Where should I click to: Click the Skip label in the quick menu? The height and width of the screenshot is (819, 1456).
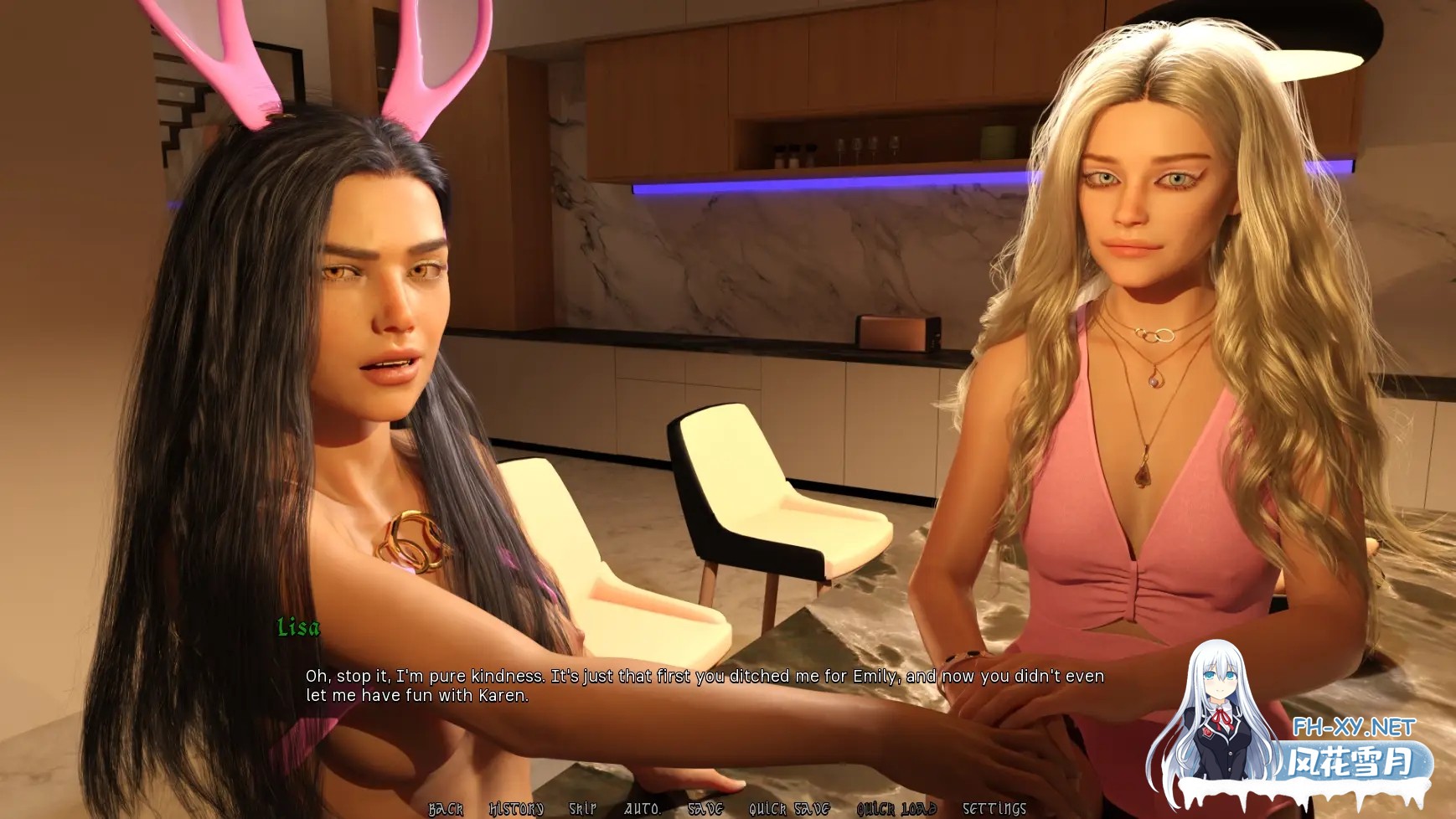[584, 809]
